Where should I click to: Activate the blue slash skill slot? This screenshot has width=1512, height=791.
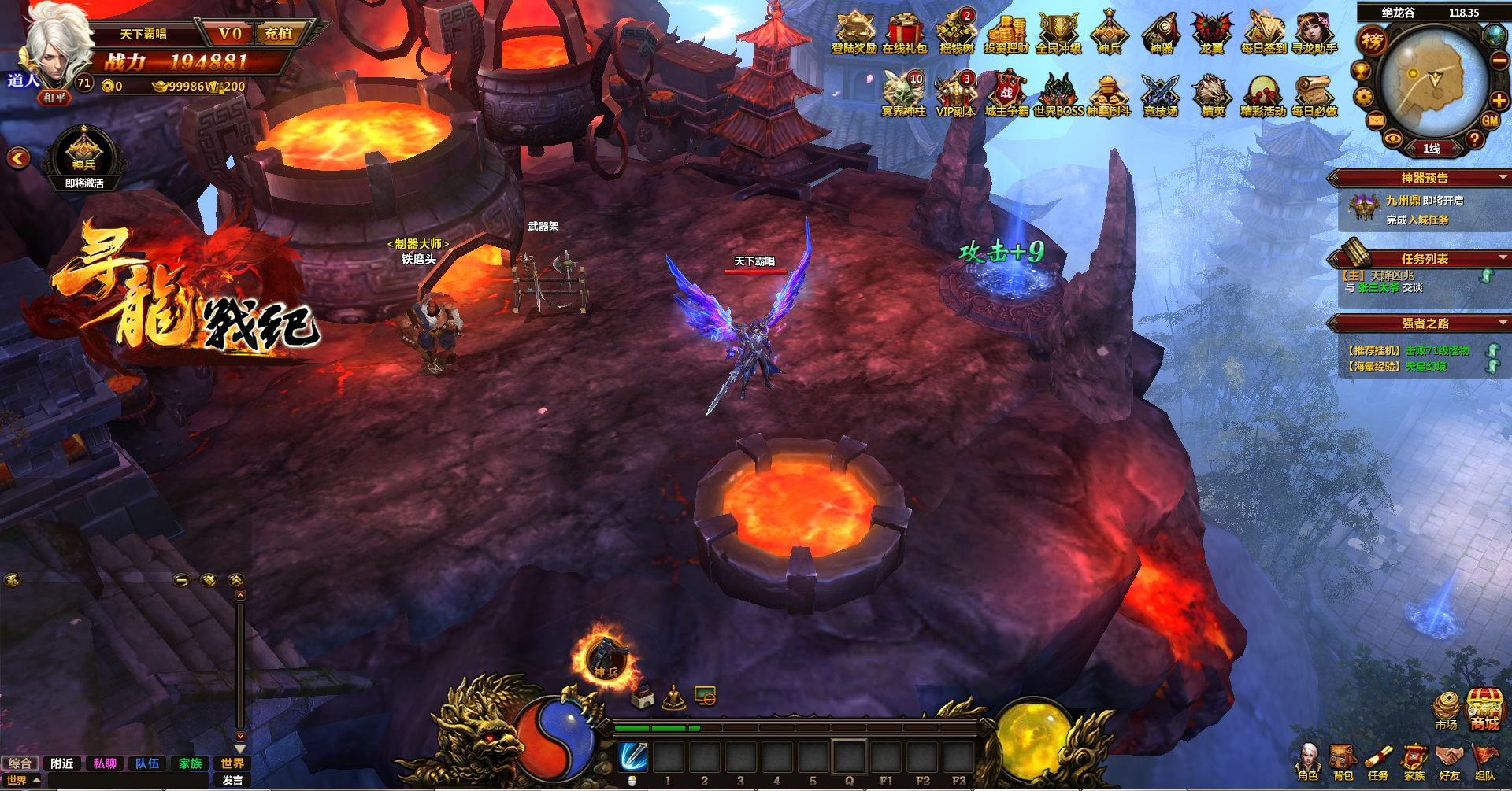pyautogui.click(x=632, y=756)
